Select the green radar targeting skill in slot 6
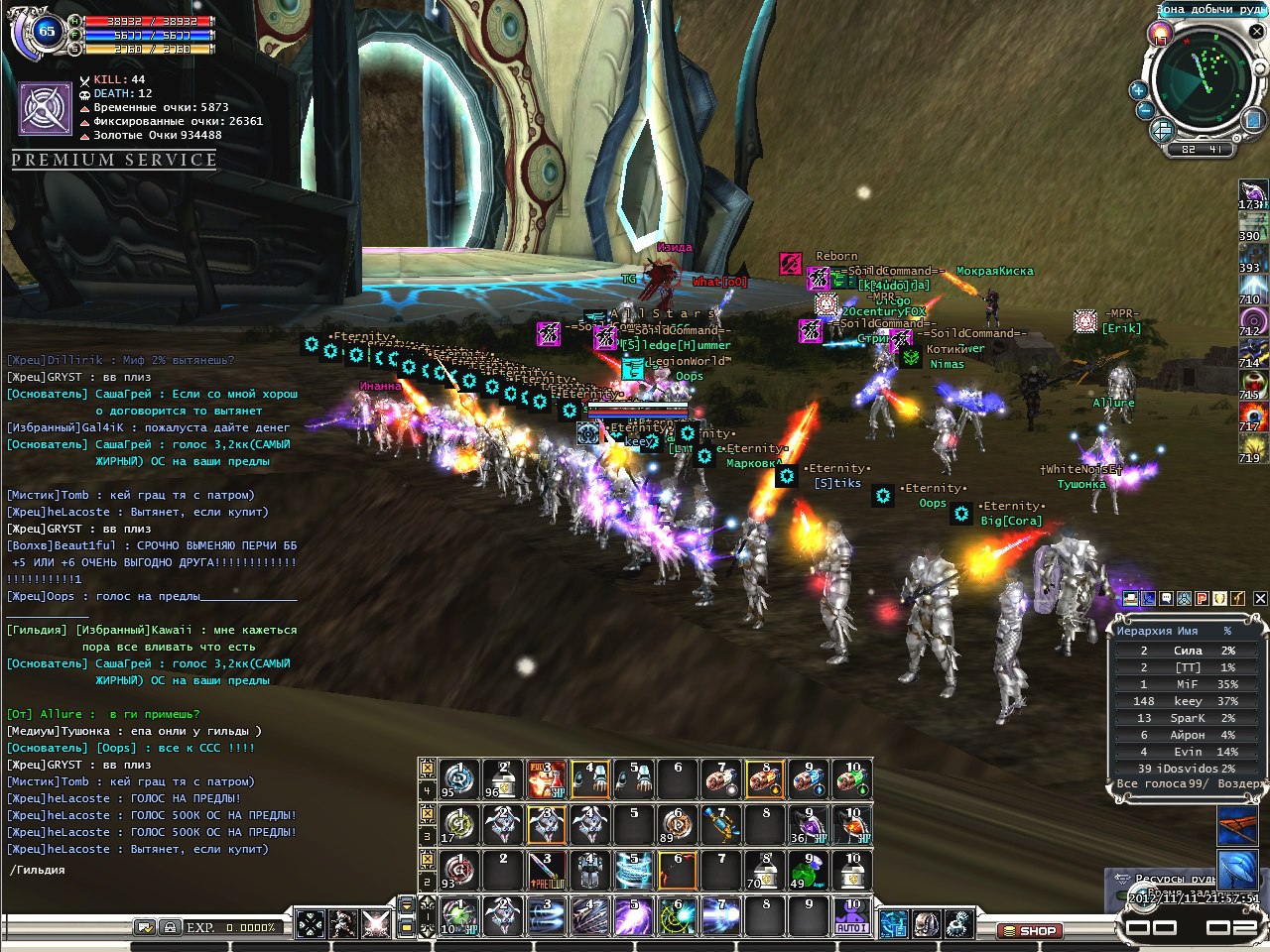 pos(677,916)
